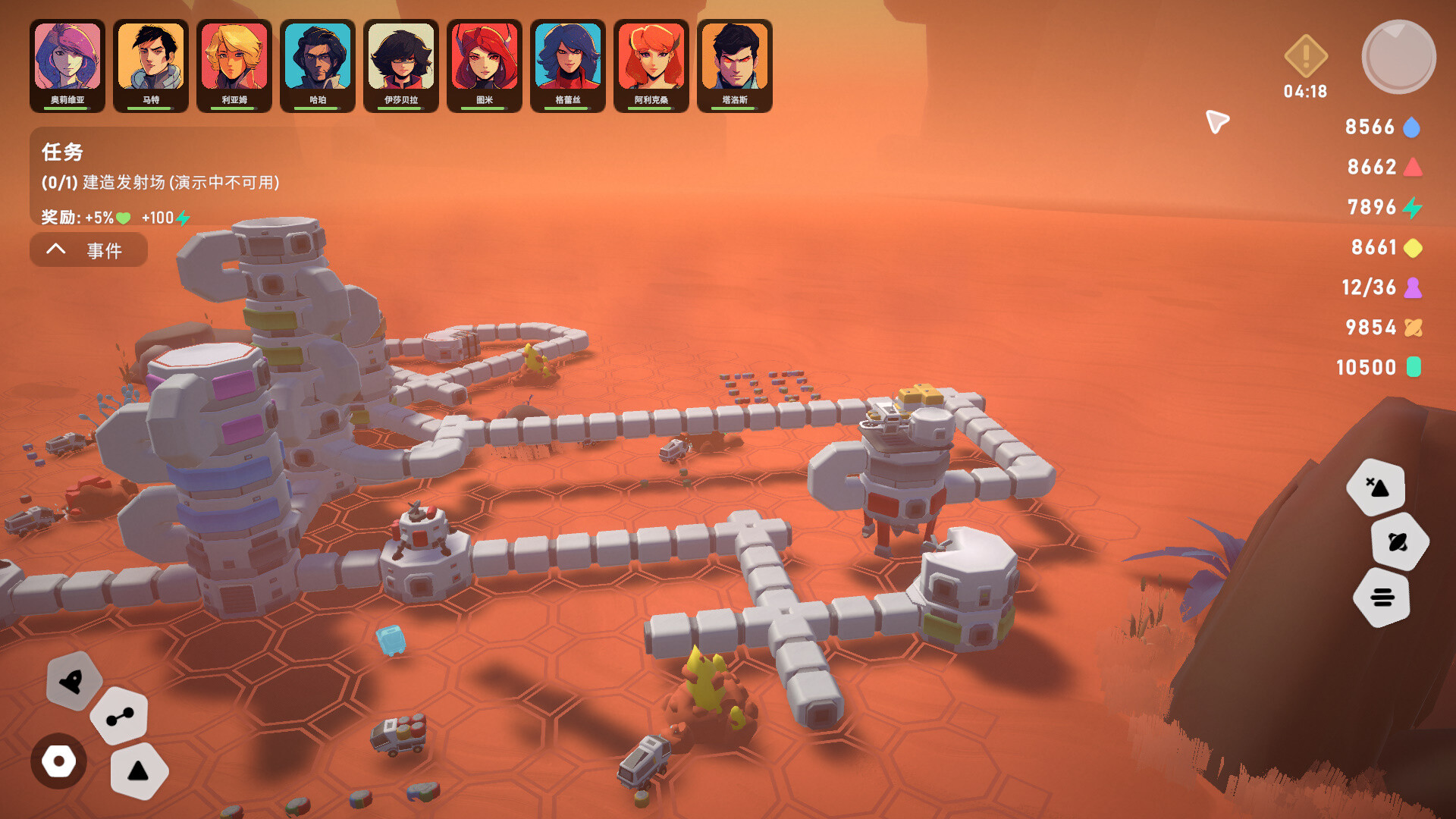
Task: Expand the water resource counter 8566
Action: tap(1370, 127)
